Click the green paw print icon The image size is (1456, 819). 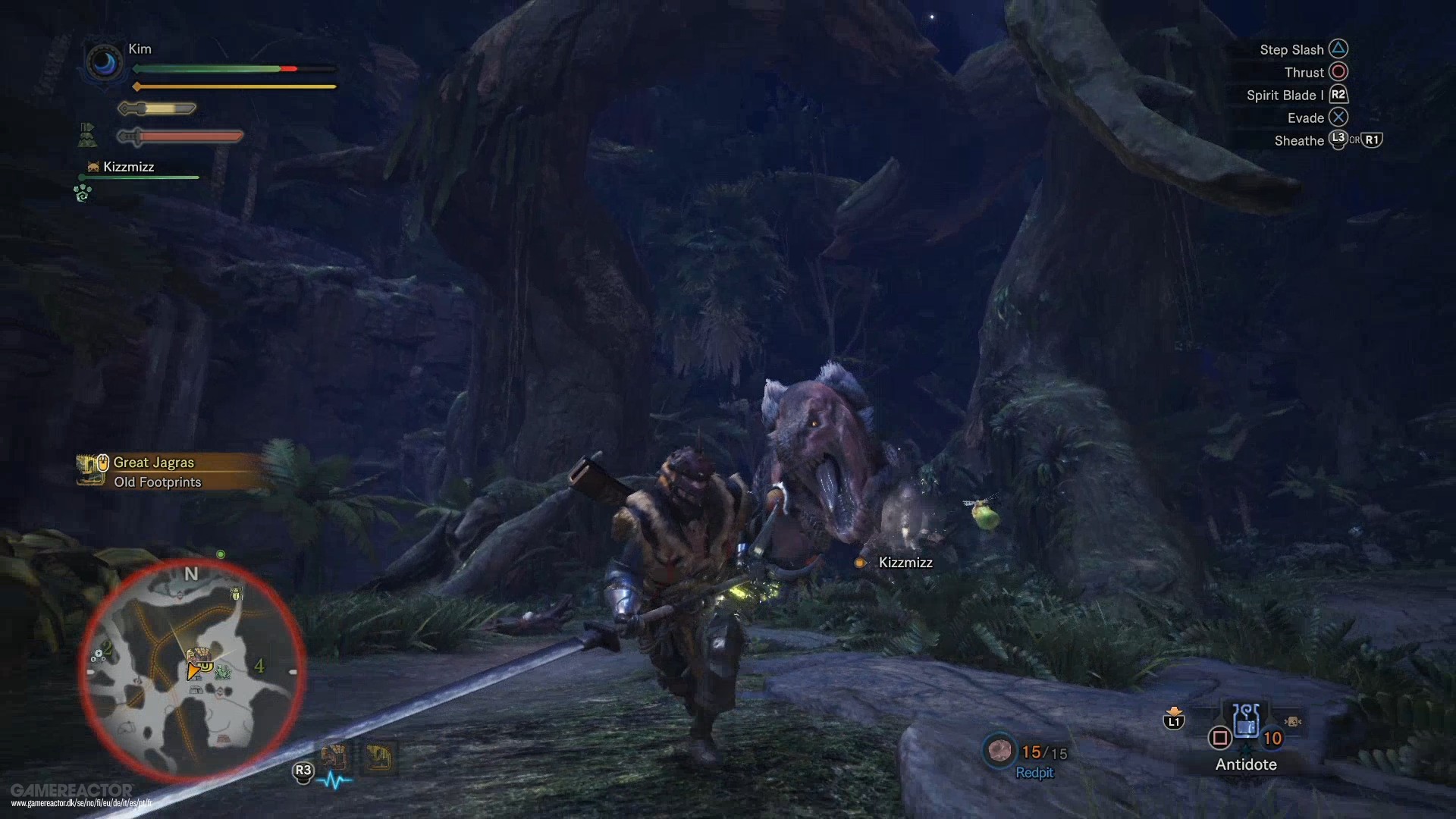[82, 193]
